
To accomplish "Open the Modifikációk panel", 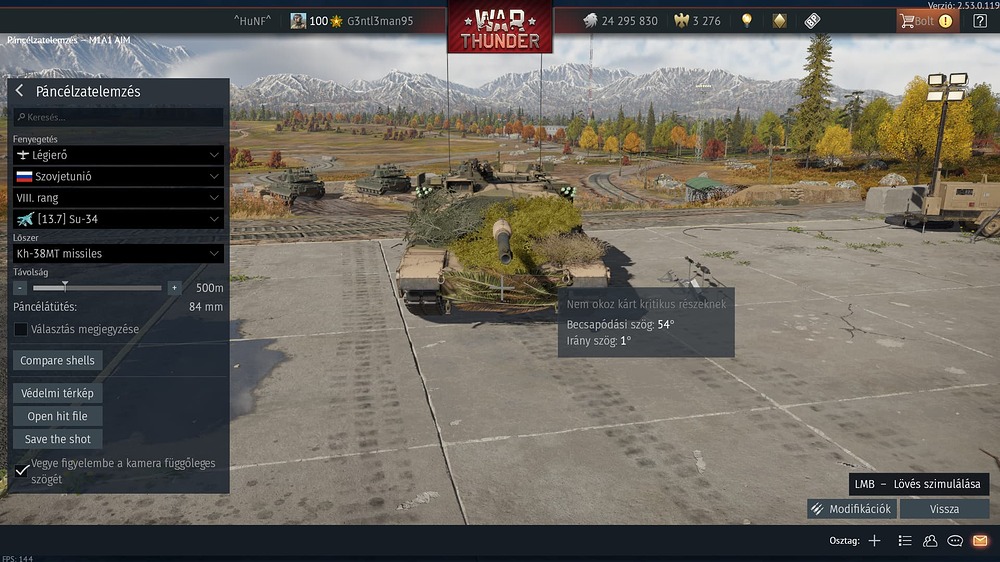I will [x=852, y=509].
